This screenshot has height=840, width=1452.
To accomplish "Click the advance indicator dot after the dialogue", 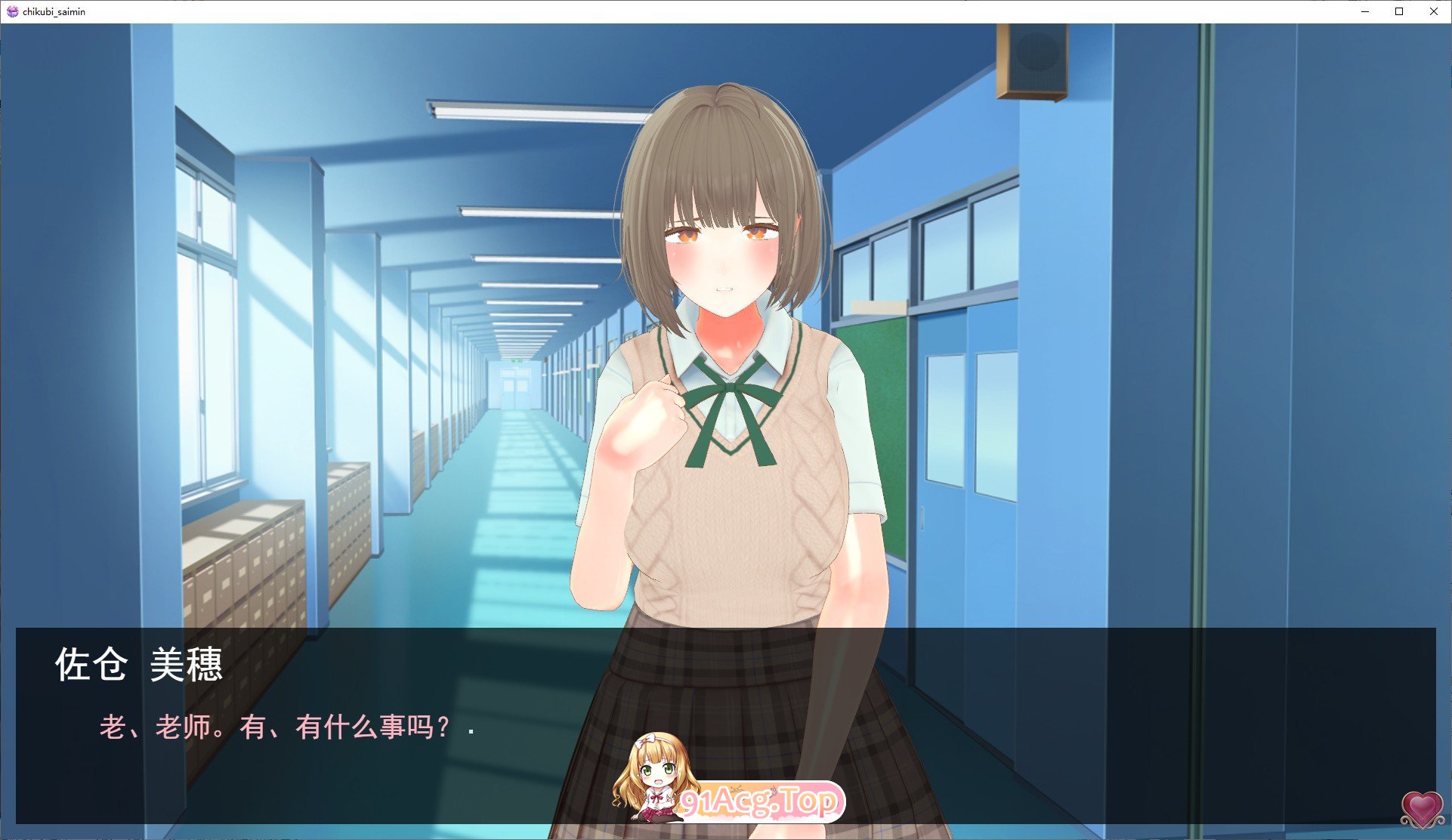I will 472,731.
